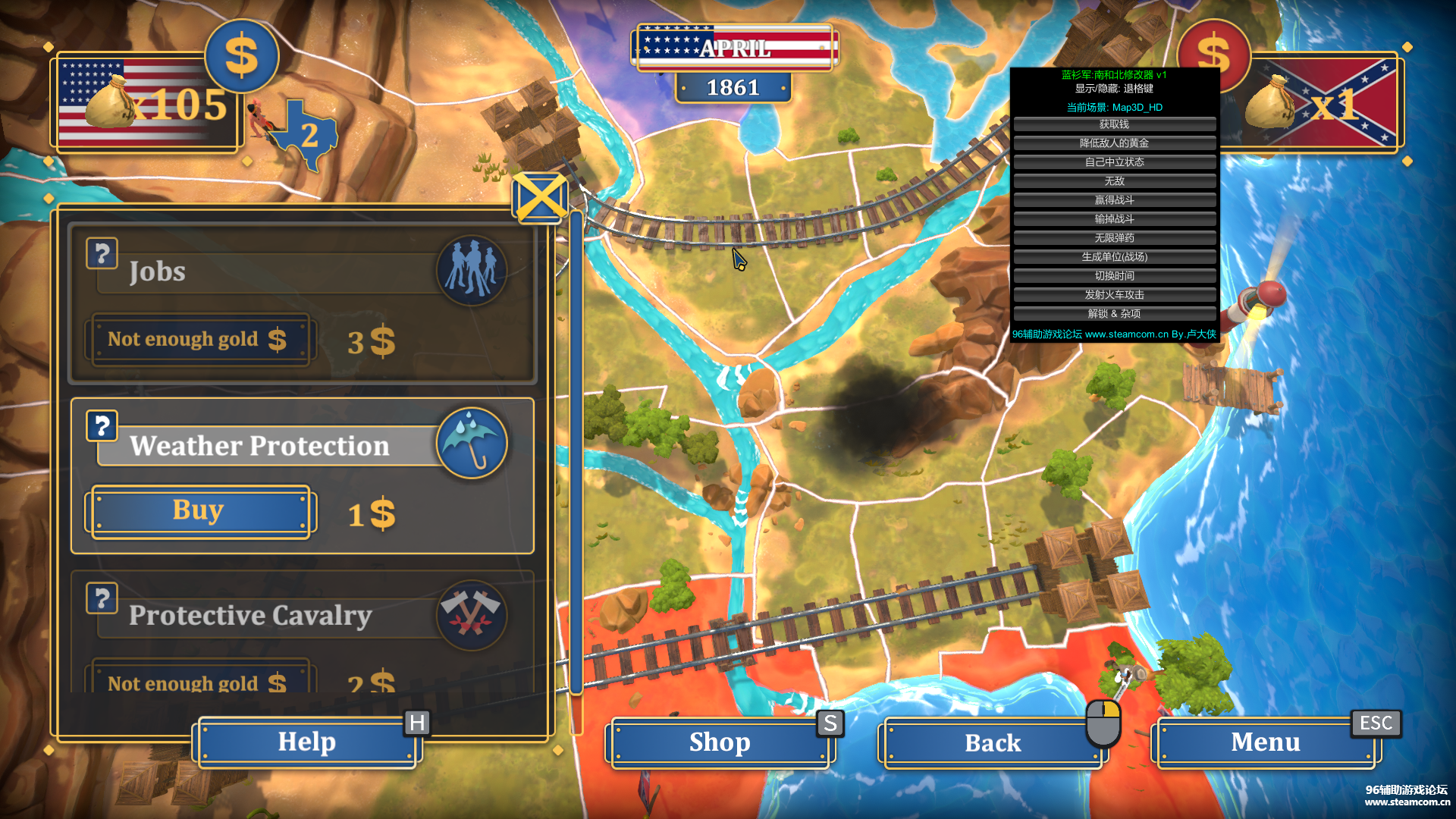Click trainer option 无敌
The width and height of the screenshot is (1456, 819).
[x=1114, y=181]
